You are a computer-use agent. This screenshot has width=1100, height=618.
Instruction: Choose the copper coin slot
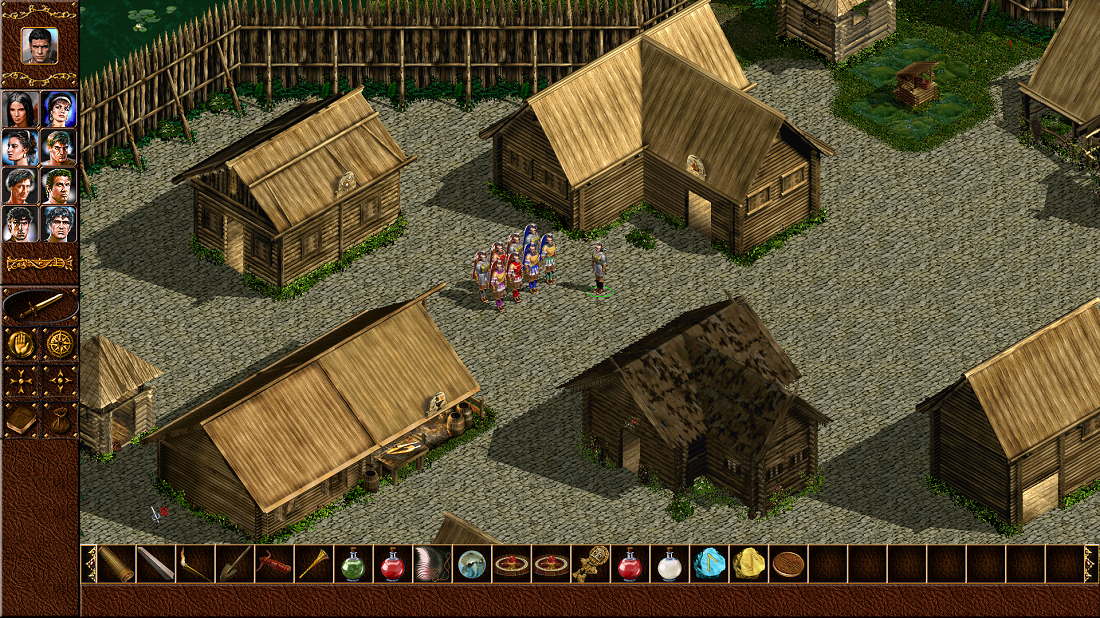coord(788,564)
